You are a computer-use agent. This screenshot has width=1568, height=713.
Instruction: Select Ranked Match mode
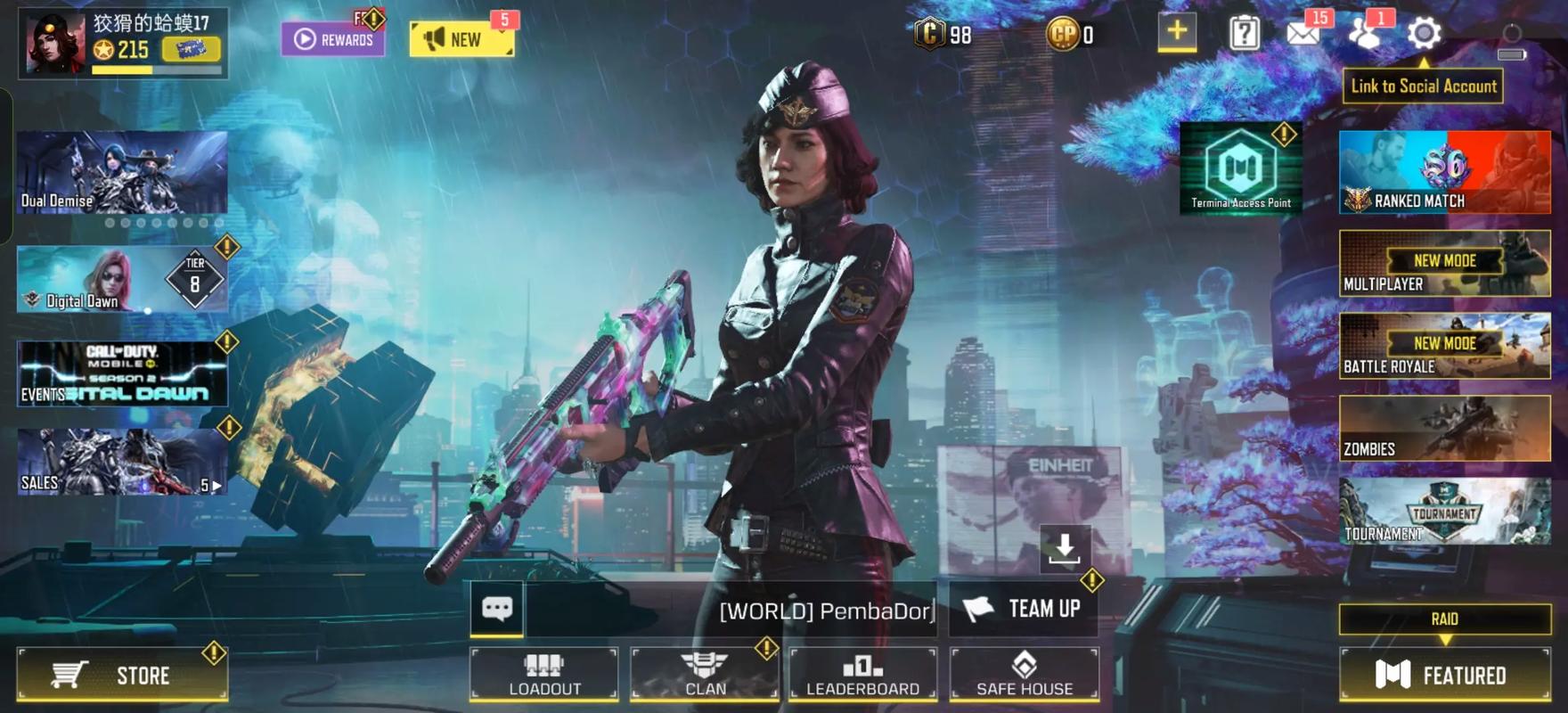pos(1444,172)
